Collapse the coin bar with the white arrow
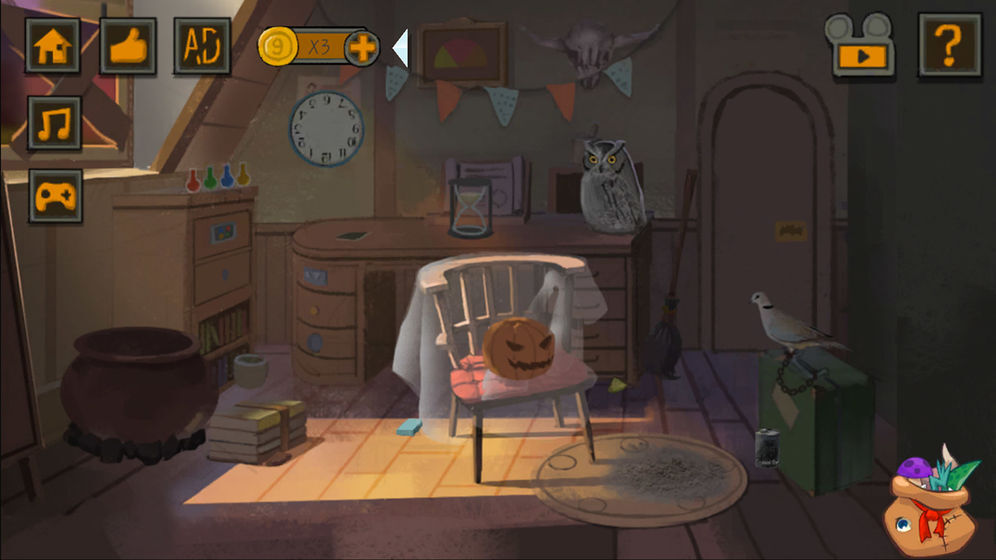 pos(400,47)
